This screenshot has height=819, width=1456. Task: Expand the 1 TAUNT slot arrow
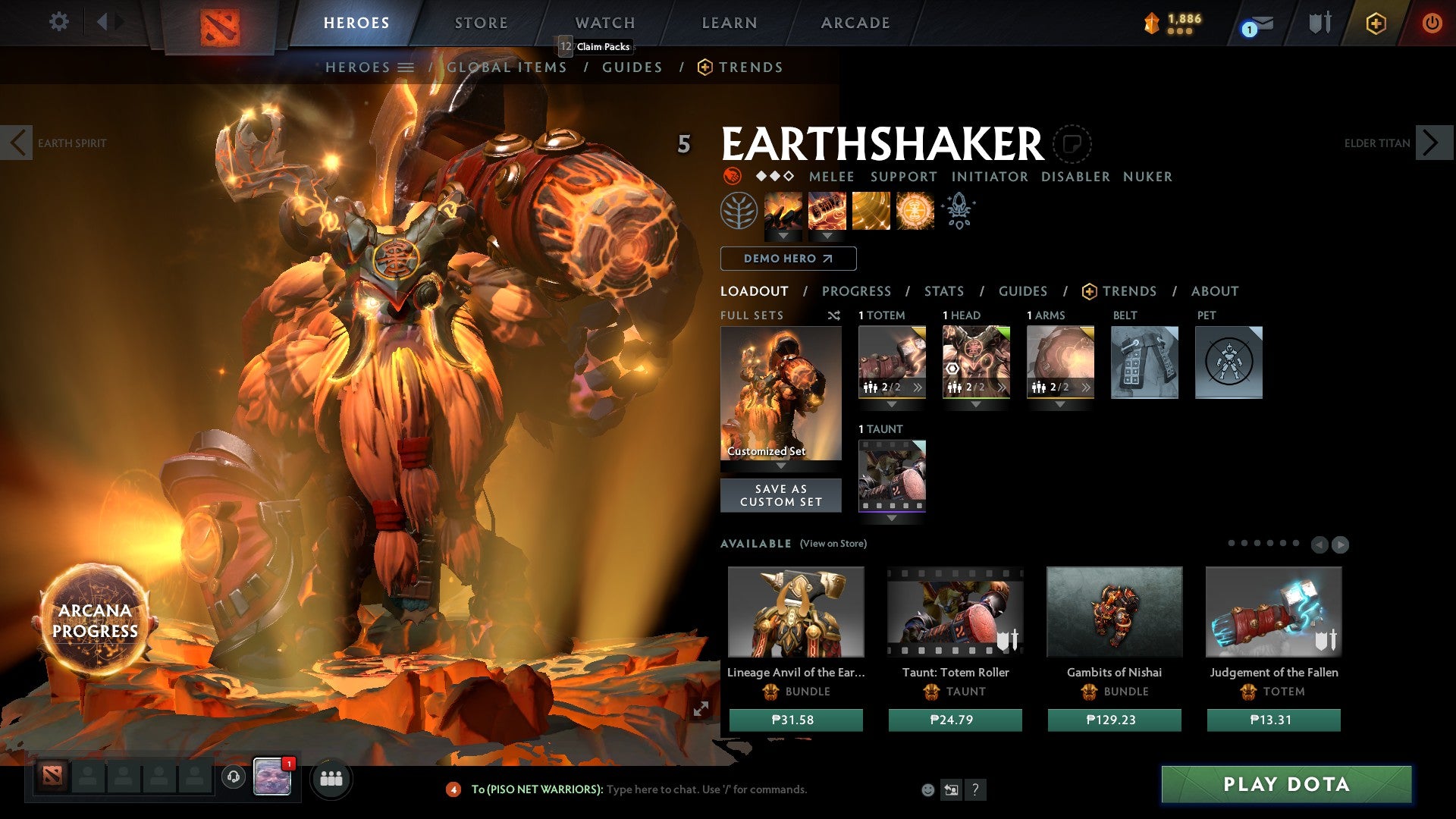coord(892,519)
